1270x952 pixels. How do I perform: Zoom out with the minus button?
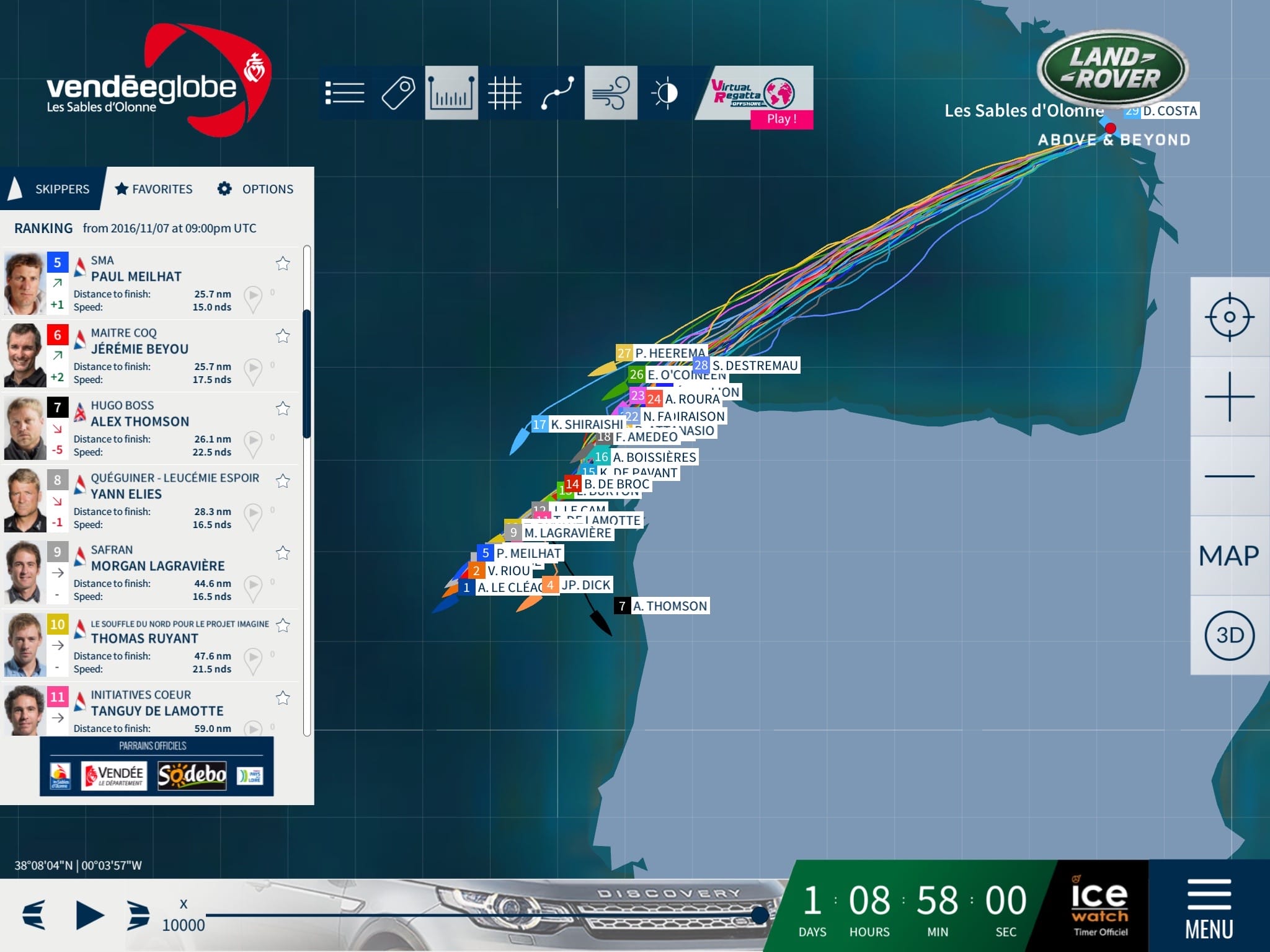(1229, 476)
